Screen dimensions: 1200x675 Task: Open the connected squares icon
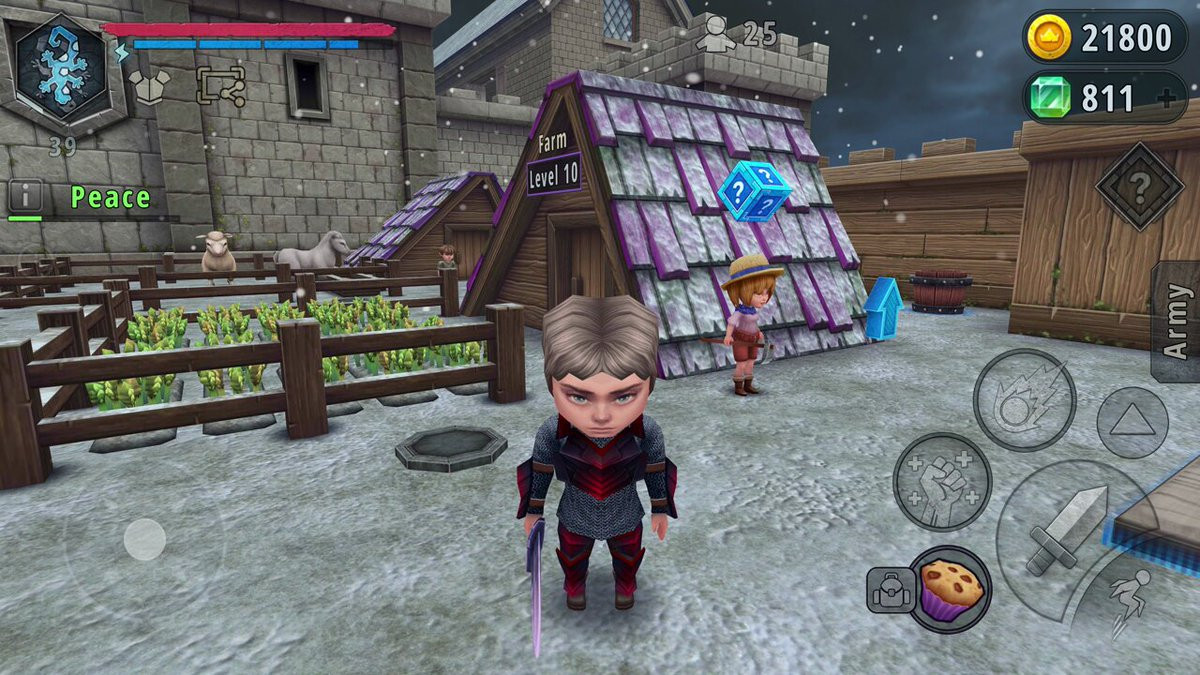(220, 86)
